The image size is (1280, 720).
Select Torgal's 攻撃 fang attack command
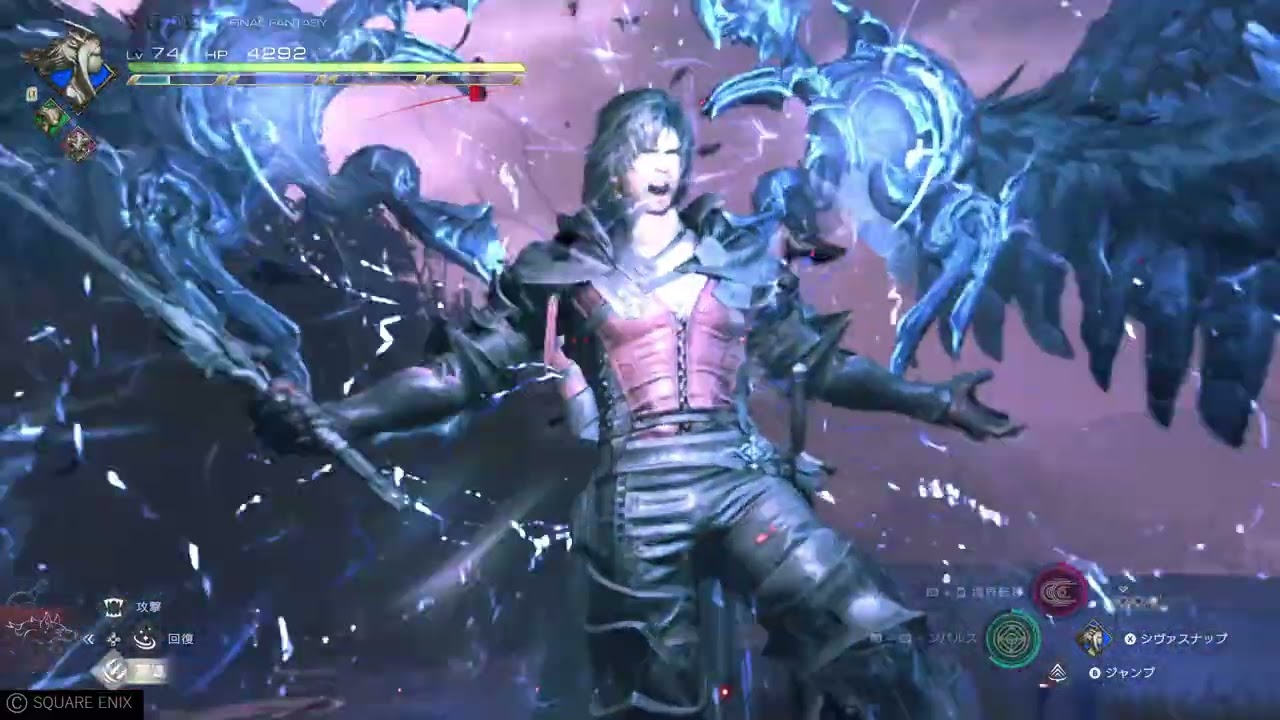coord(114,606)
